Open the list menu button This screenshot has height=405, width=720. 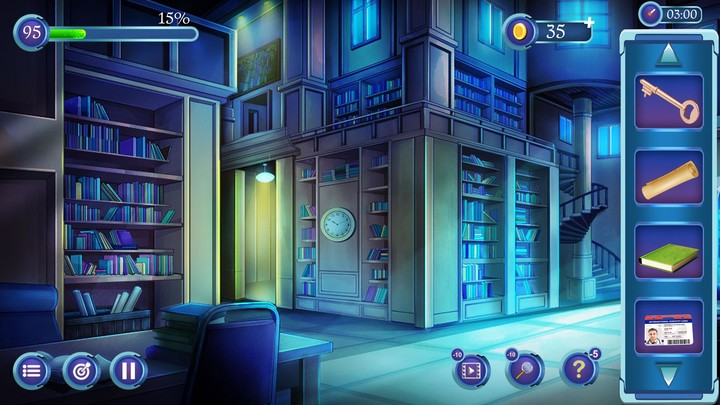click(32, 371)
